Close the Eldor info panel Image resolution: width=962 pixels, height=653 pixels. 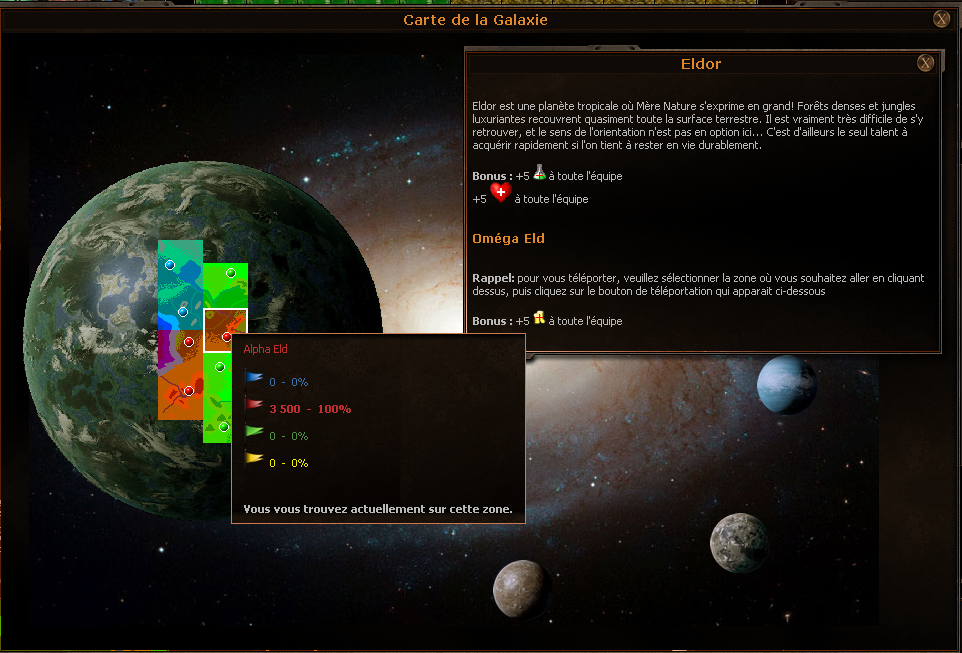[926, 64]
